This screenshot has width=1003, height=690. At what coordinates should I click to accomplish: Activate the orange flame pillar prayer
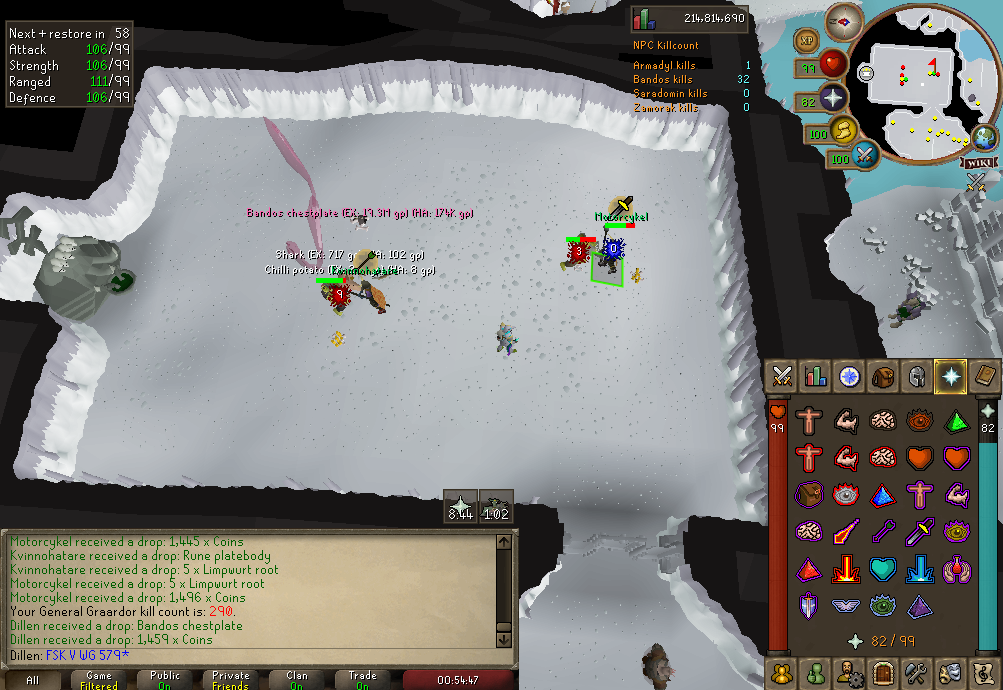pos(845,569)
